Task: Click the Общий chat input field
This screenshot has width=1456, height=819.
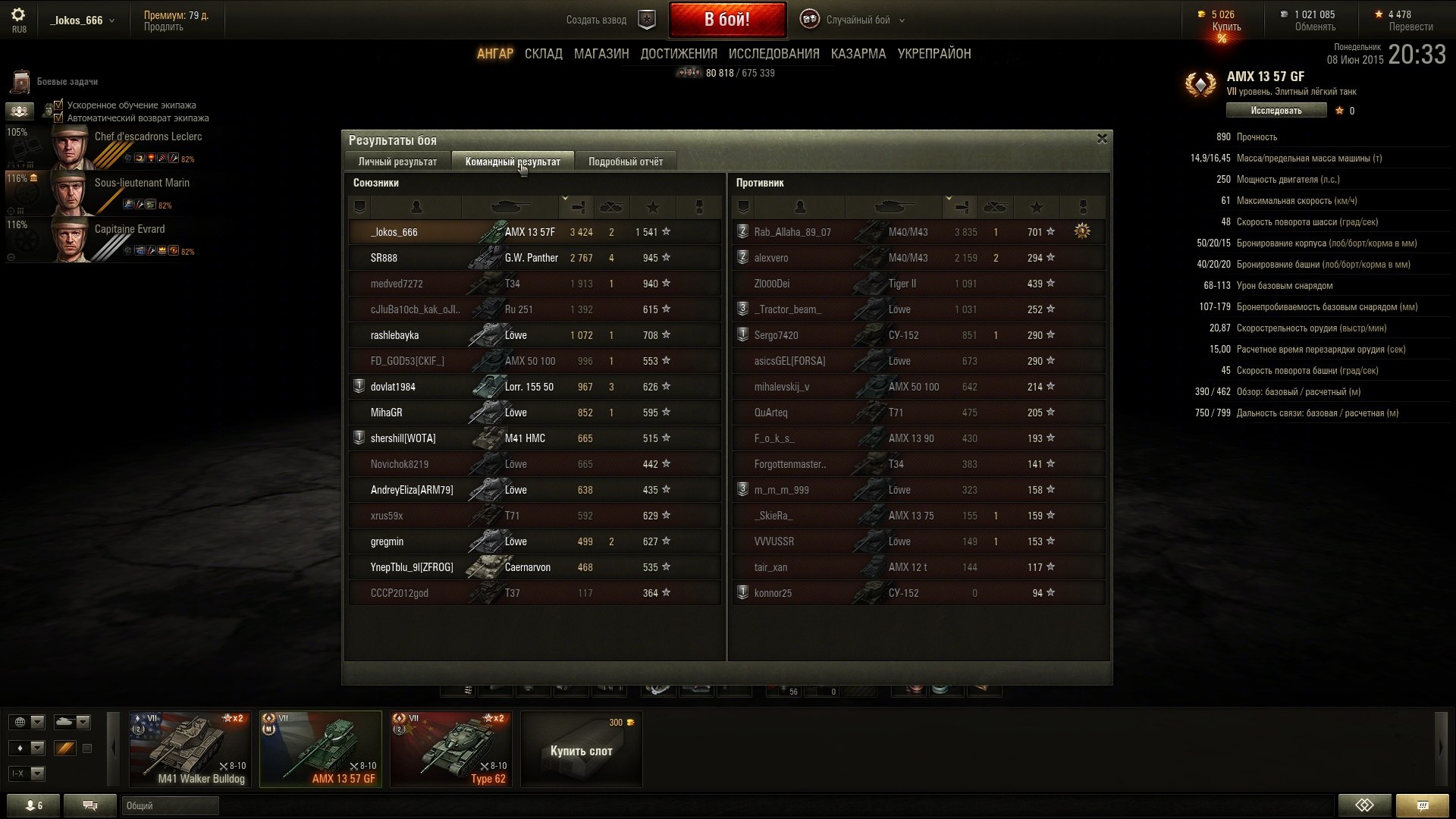Action: pyautogui.click(x=170, y=805)
